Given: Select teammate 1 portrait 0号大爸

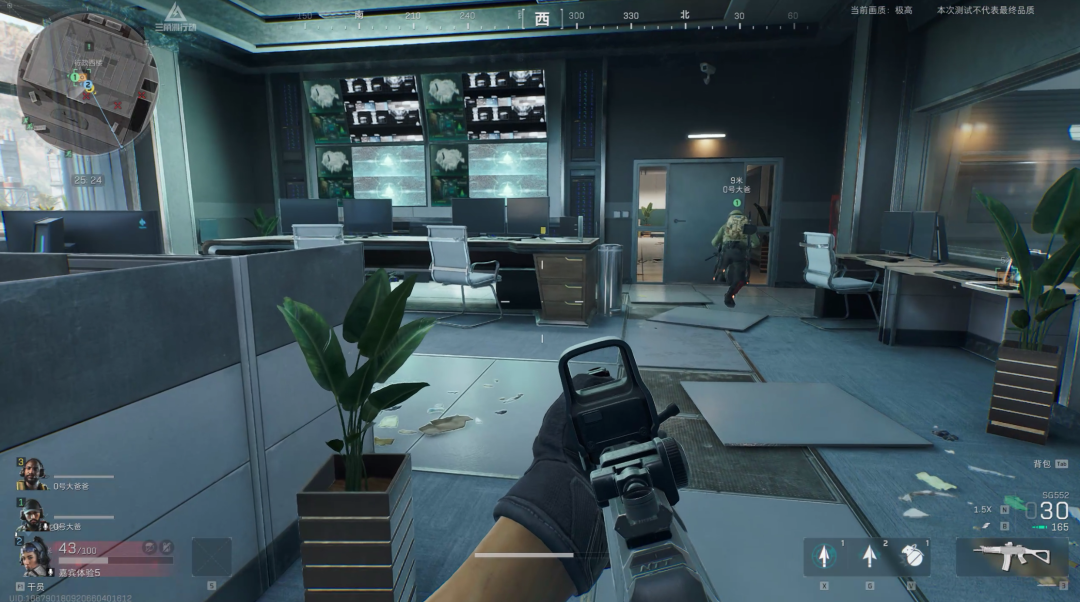Looking at the screenshot, I should (x=32, y=513).
